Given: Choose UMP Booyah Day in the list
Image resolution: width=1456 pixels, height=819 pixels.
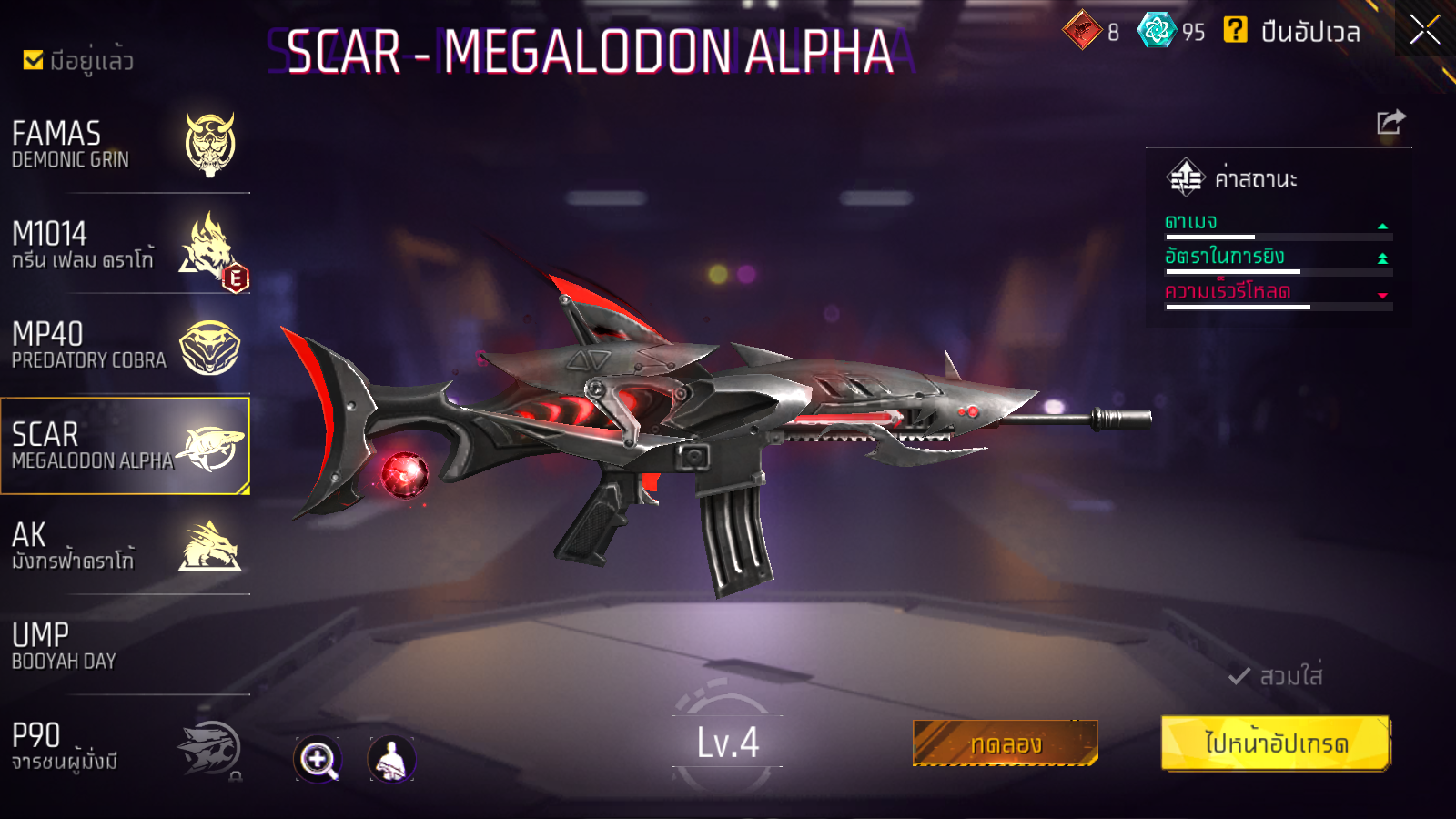Looking at the screenshot, I should click(x=125, y=646).
